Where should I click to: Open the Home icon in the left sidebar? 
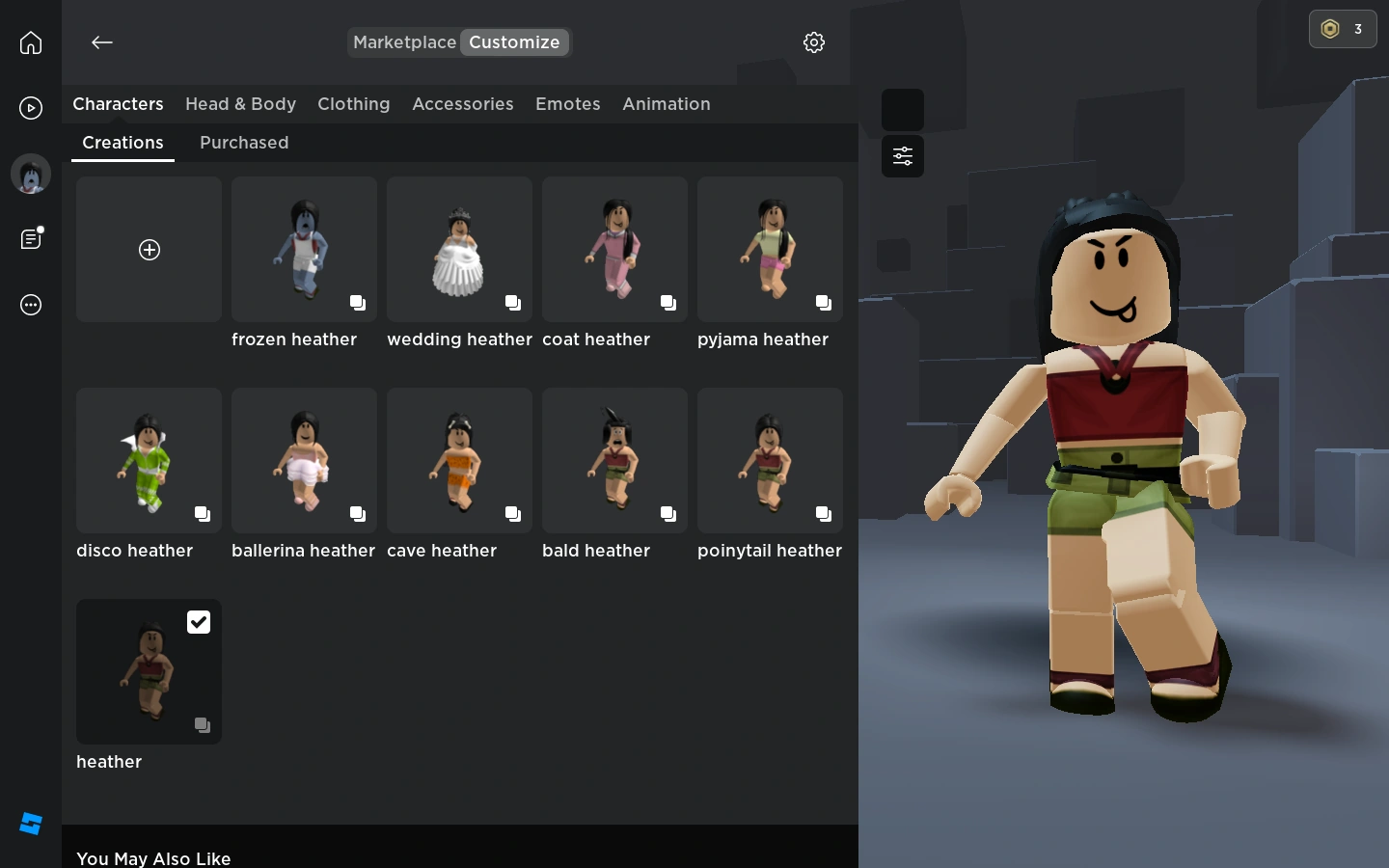point(31,42)
